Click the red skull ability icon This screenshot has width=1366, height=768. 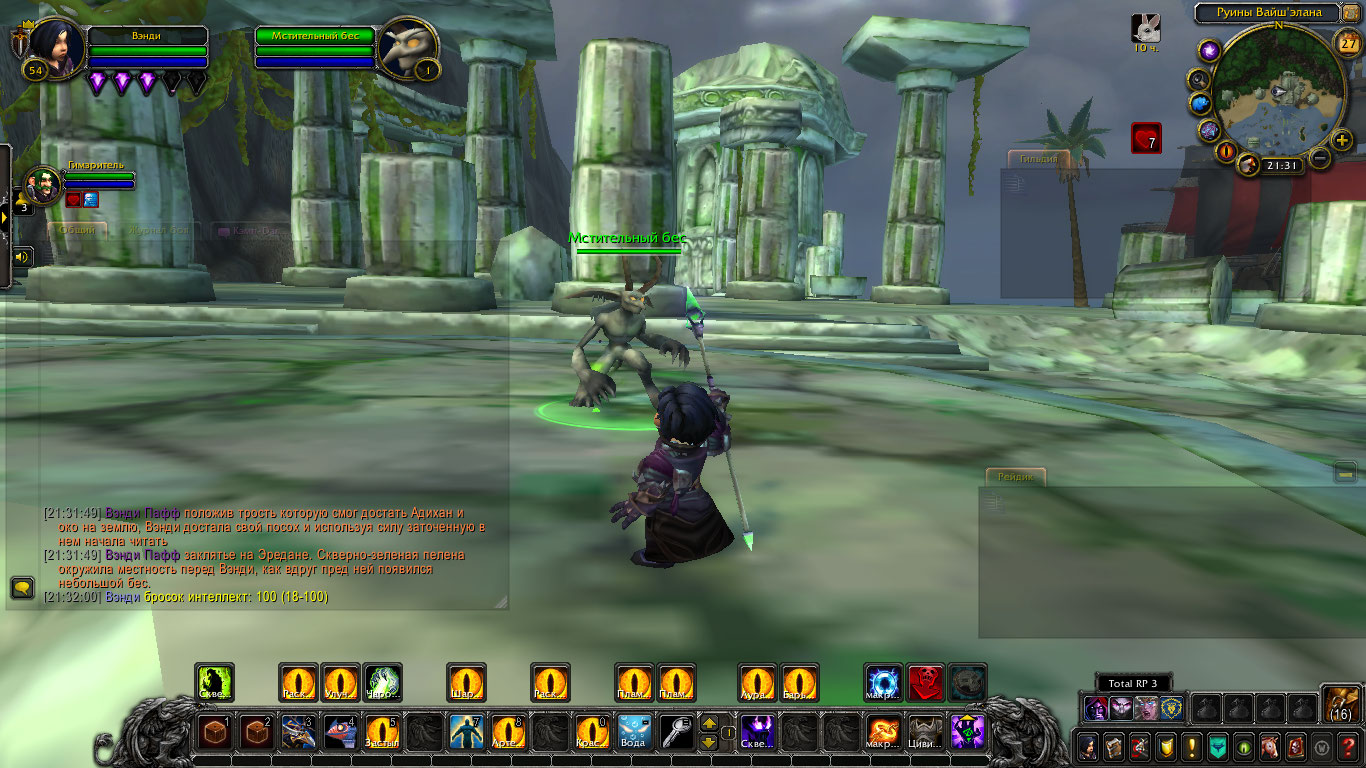[926, 683]
